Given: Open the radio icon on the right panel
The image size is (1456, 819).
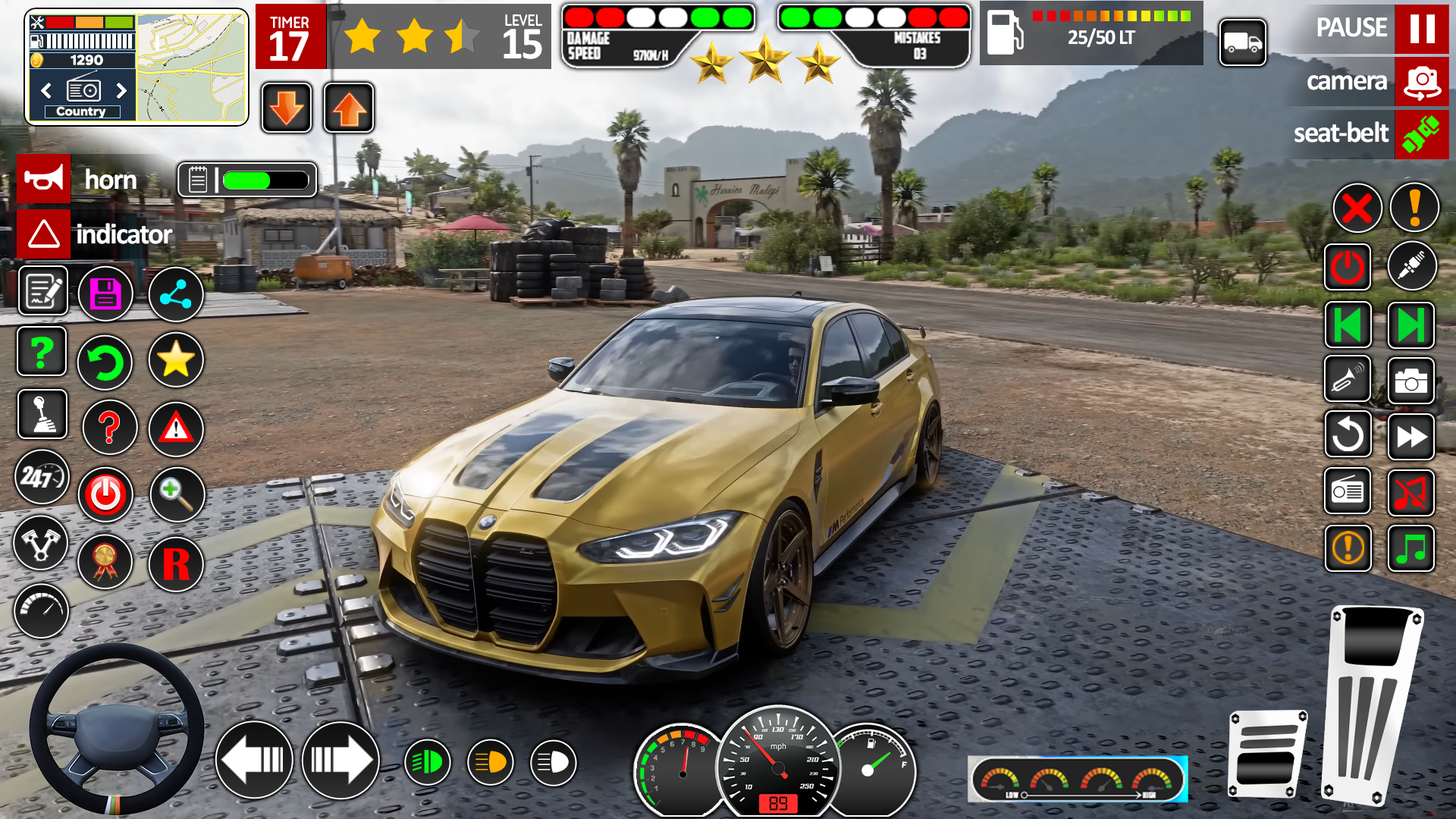Looking at the screenshot, I should click(1348, 491).
